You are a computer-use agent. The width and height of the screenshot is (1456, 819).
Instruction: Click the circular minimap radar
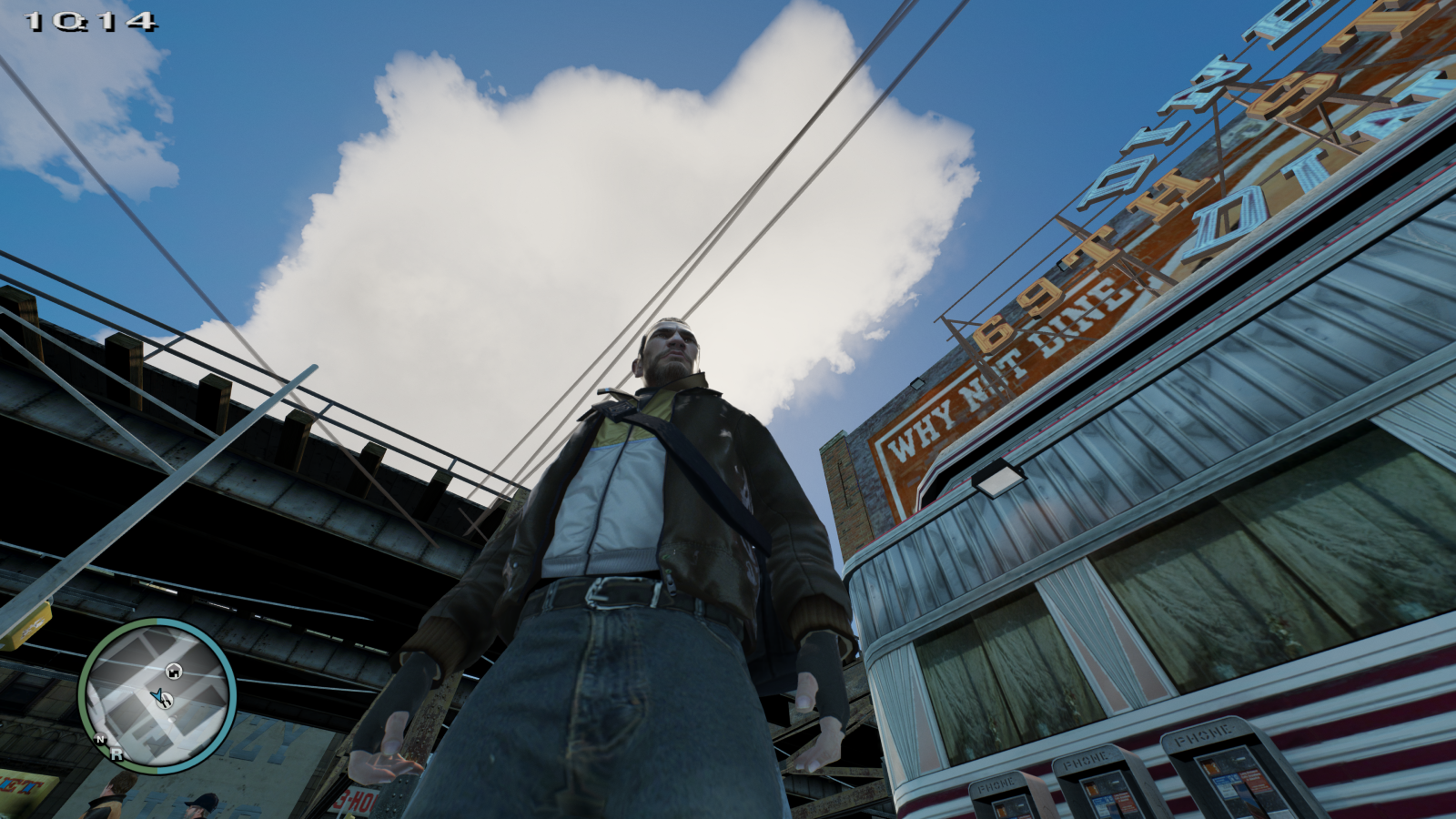(157, 696)
